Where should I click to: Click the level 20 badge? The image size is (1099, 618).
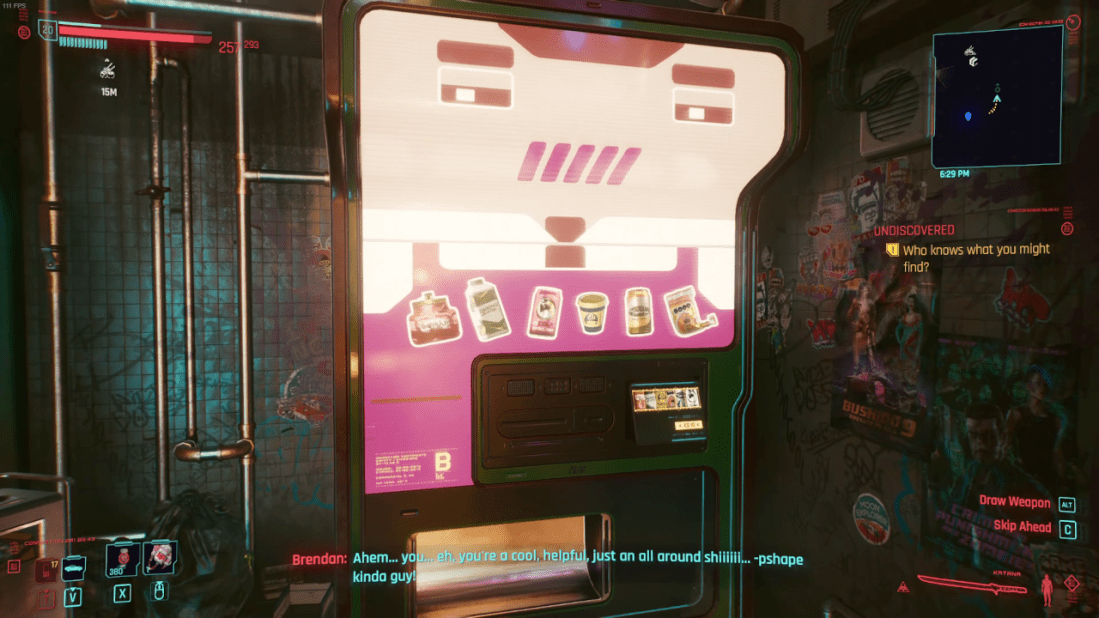[46, 30]
